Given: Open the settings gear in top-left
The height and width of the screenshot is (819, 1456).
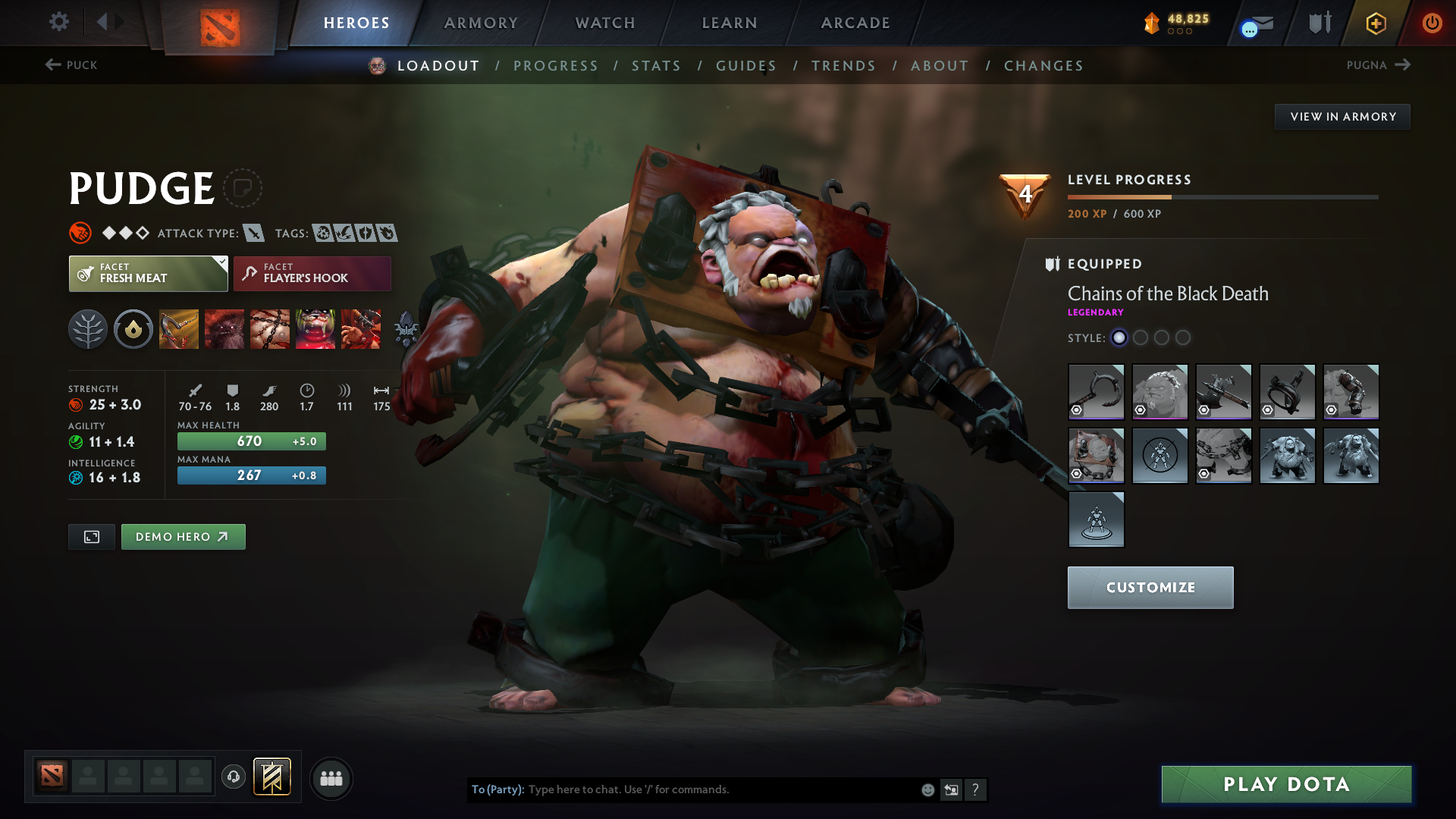Looking at the screenshot, I should [59, 22].
